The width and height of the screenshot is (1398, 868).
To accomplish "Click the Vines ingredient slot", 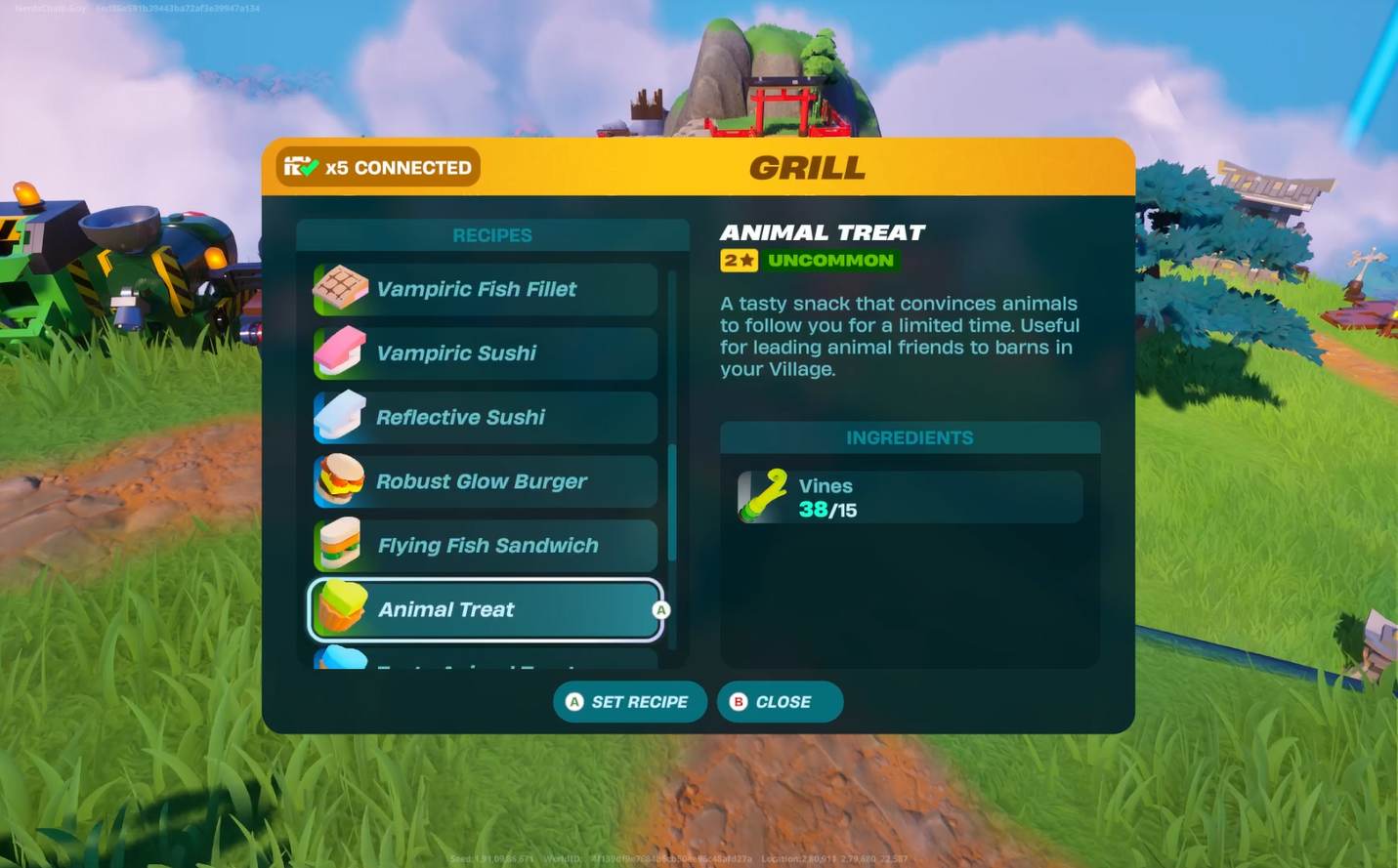I will [910, 498].
